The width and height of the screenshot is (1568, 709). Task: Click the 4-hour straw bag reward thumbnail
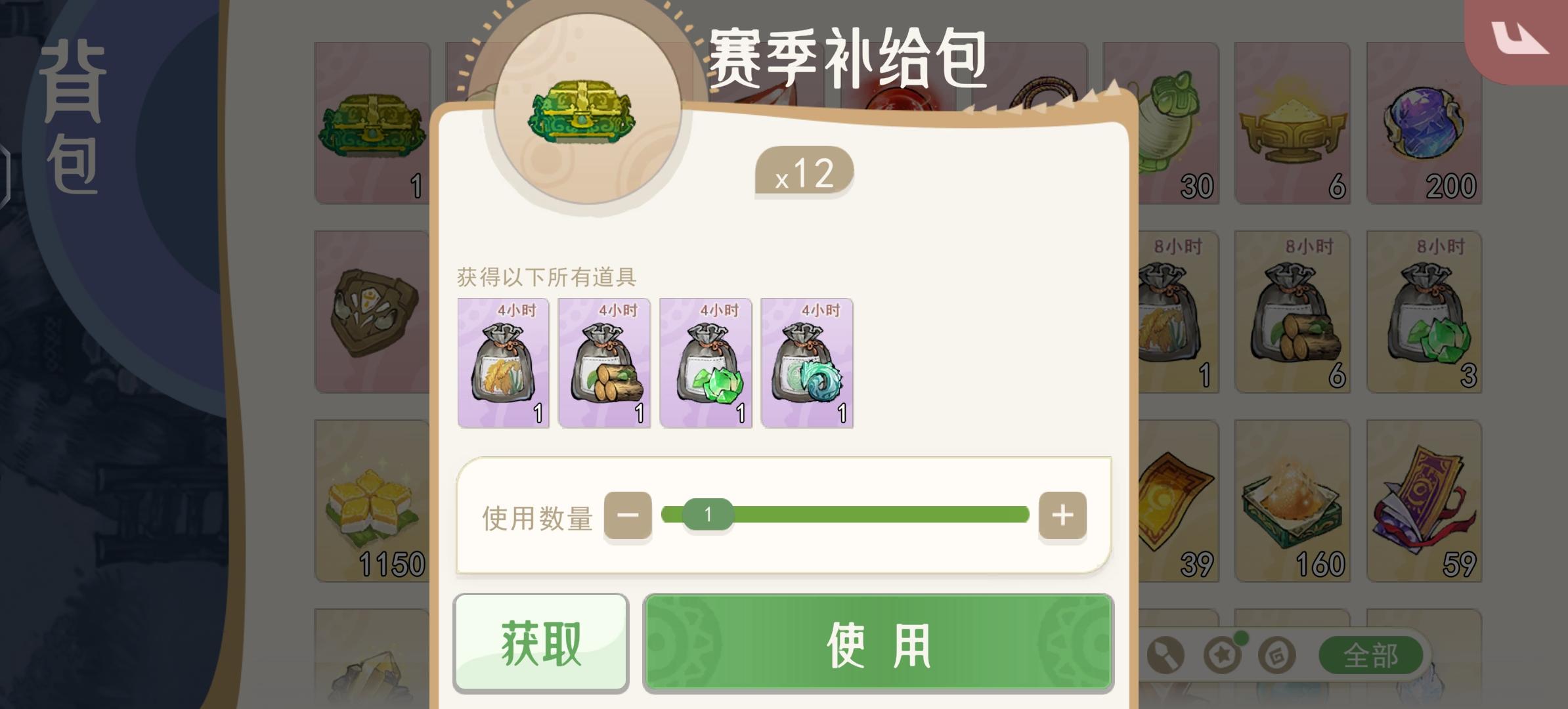503,363
